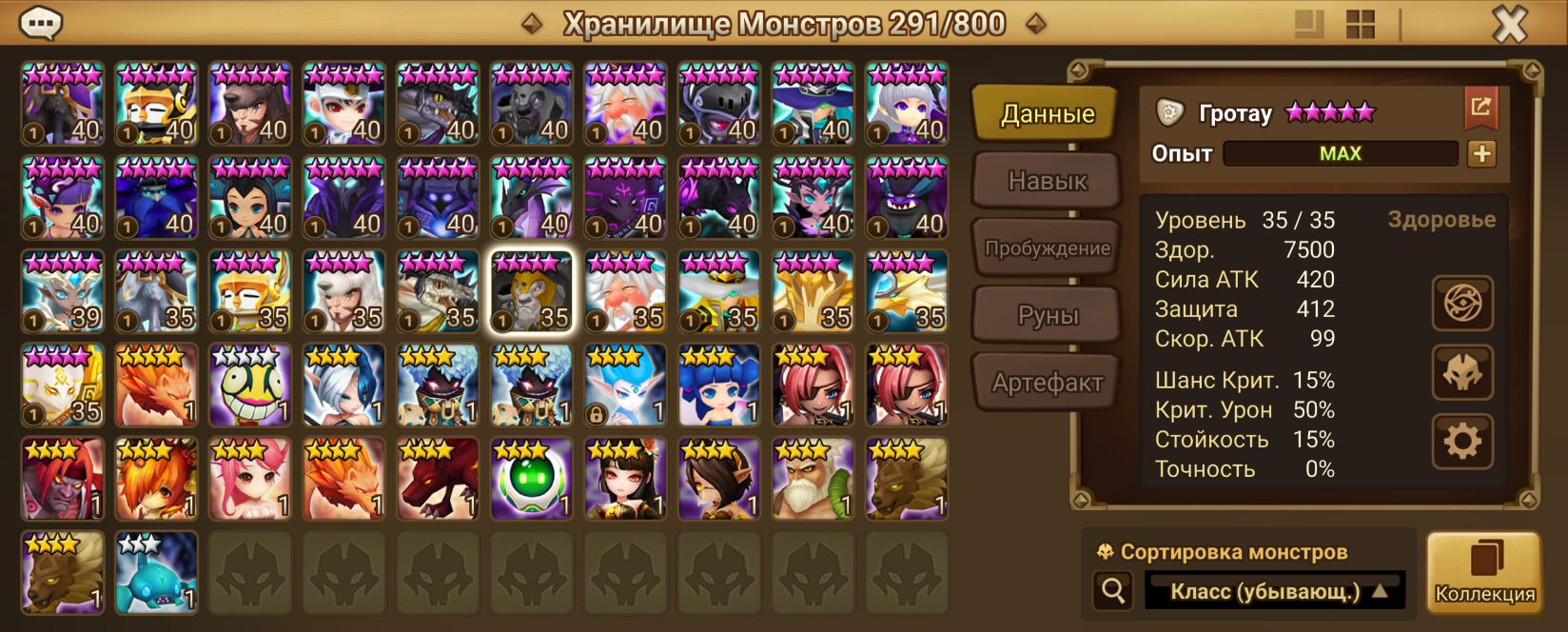Open the chat speech bubble
Screen dimensions: 1568x632
click(41, 23)
